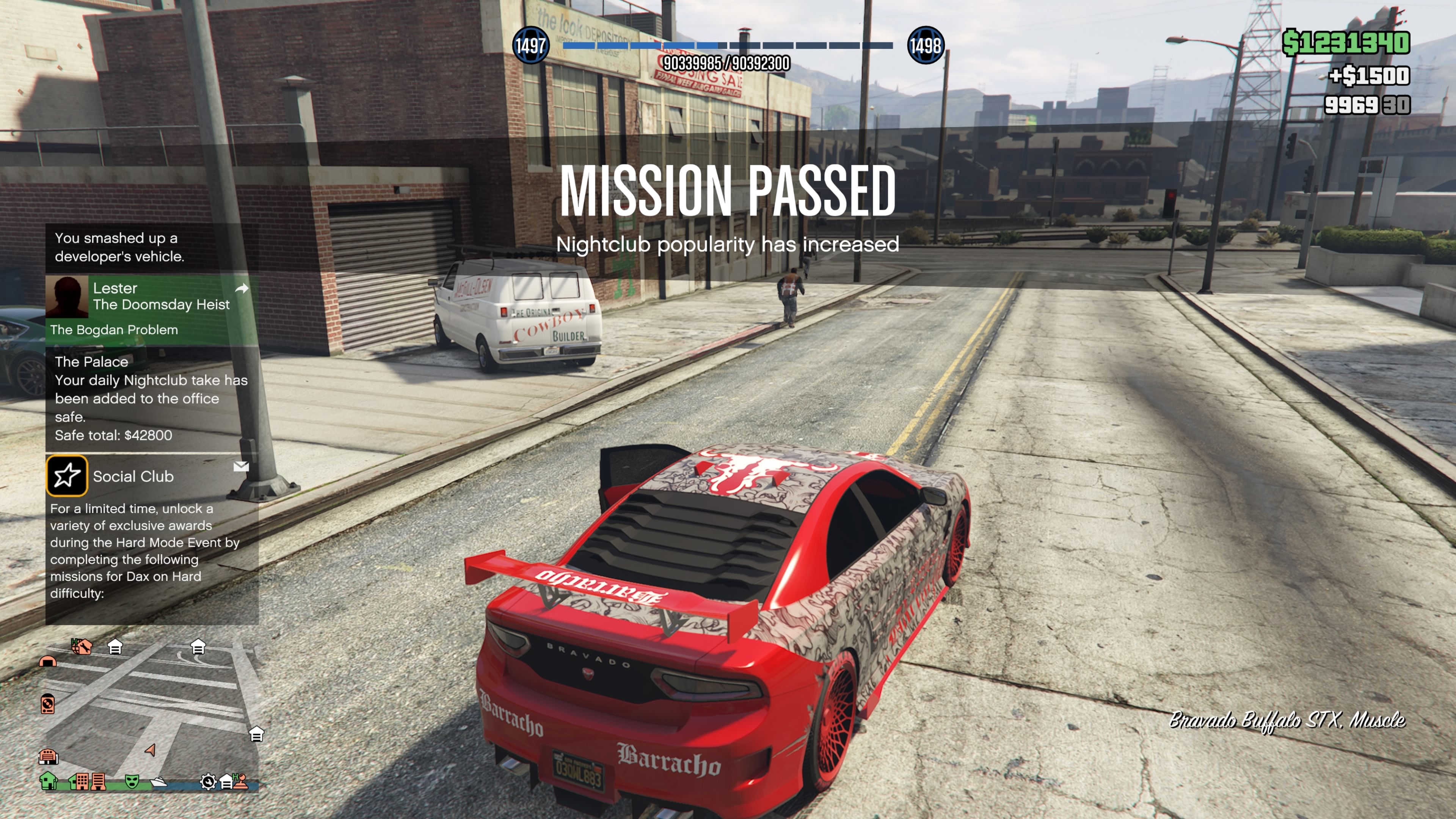Image resolution: width=1456 pixels, height=819 pixels.
Task: Click the player arrow on the minimap
Action: (x=151, y=750)
